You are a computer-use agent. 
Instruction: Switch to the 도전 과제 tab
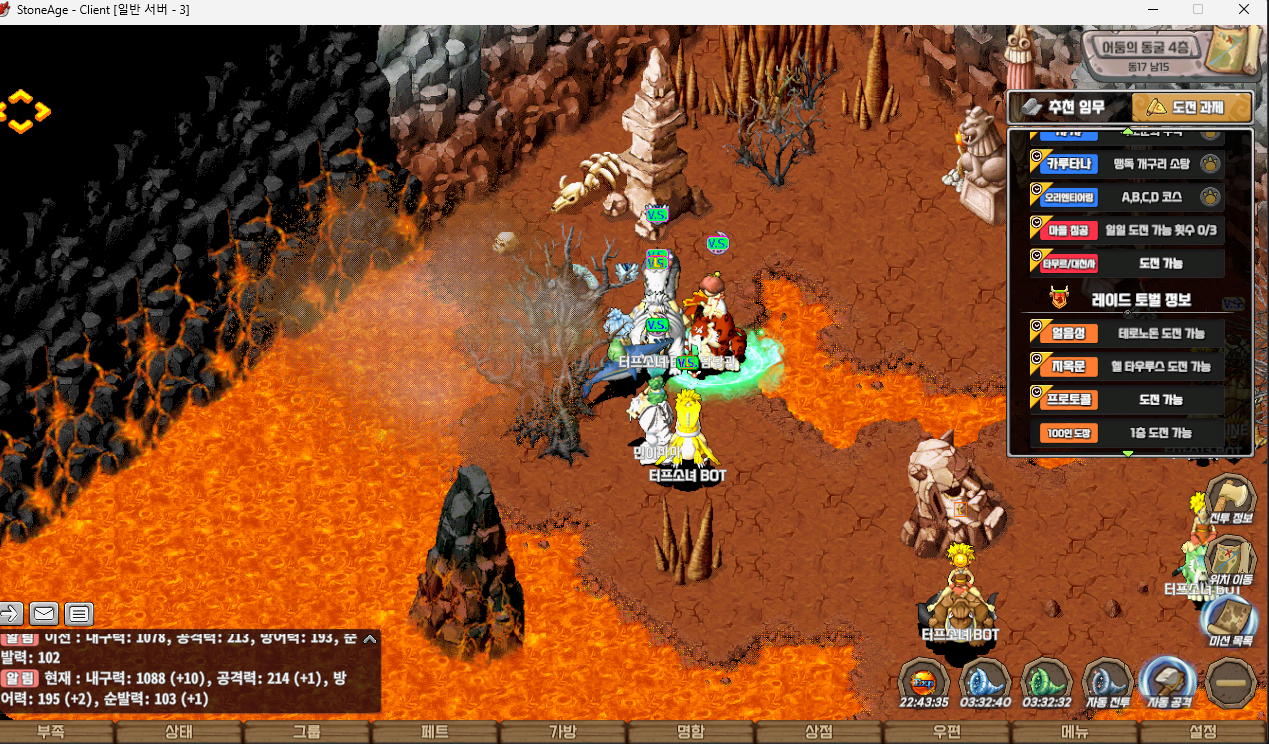pyautogui.click(x=1192, y=107)
